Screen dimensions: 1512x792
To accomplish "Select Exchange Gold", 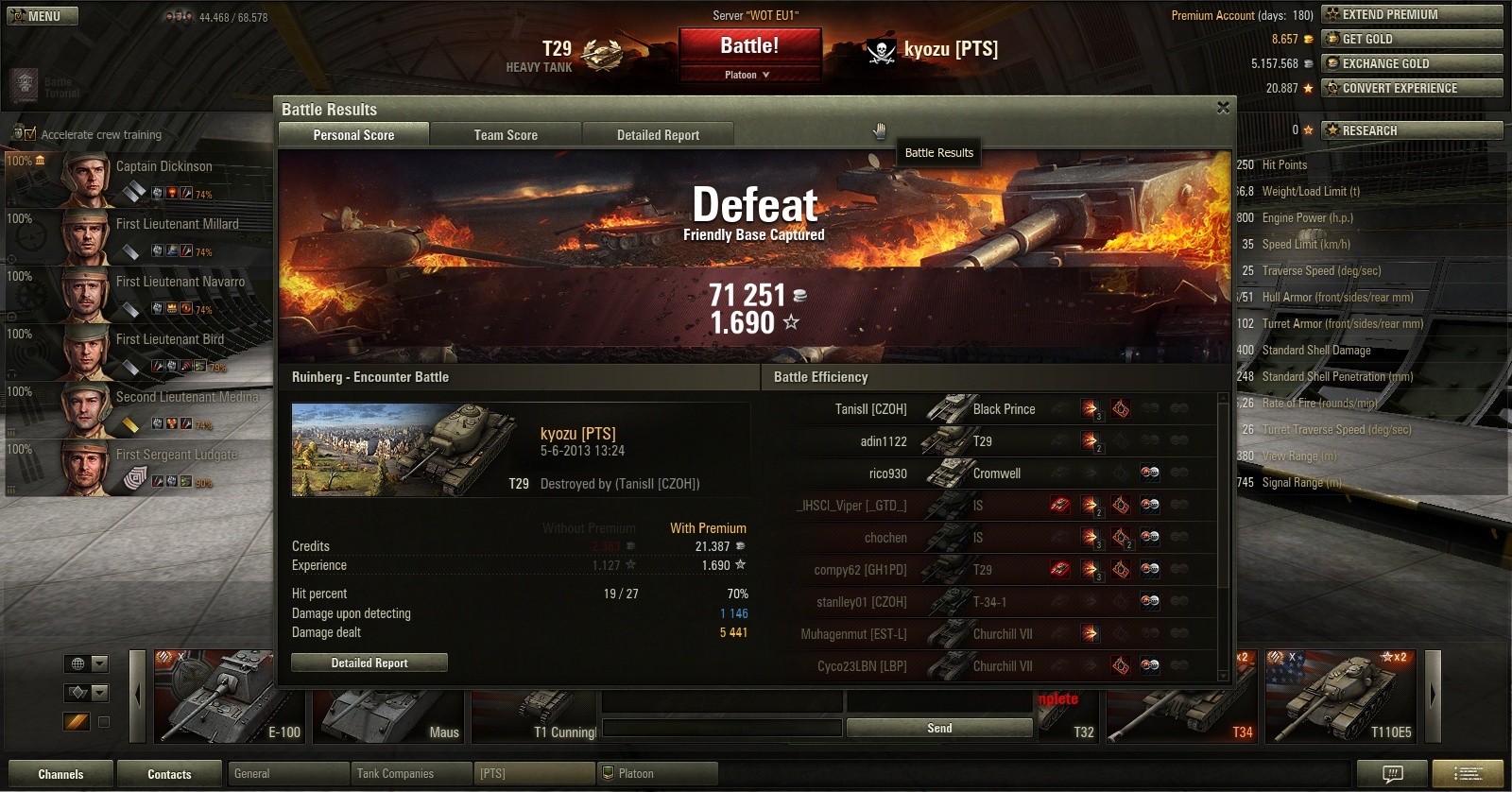I will (1412, 63).
